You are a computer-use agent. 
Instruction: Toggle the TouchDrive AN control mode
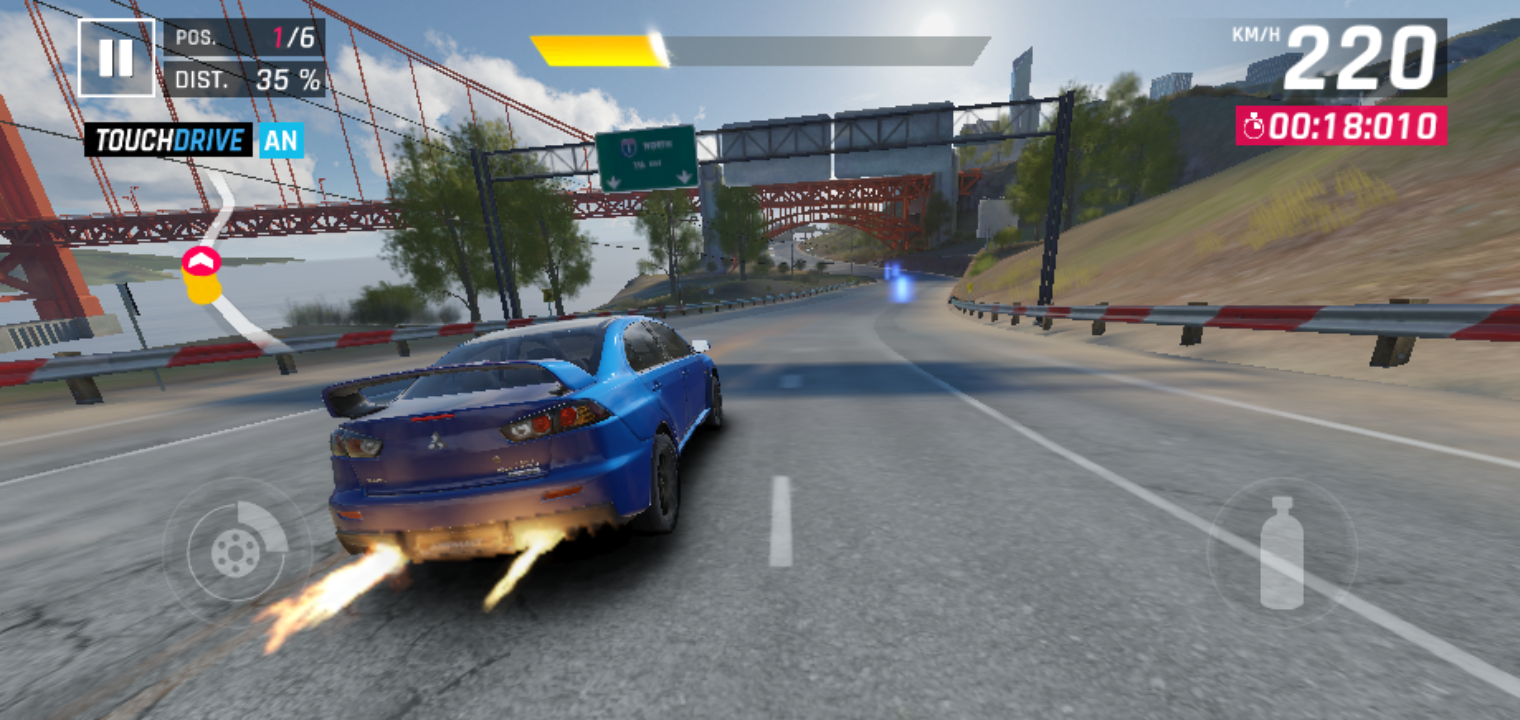pos(281,140)
